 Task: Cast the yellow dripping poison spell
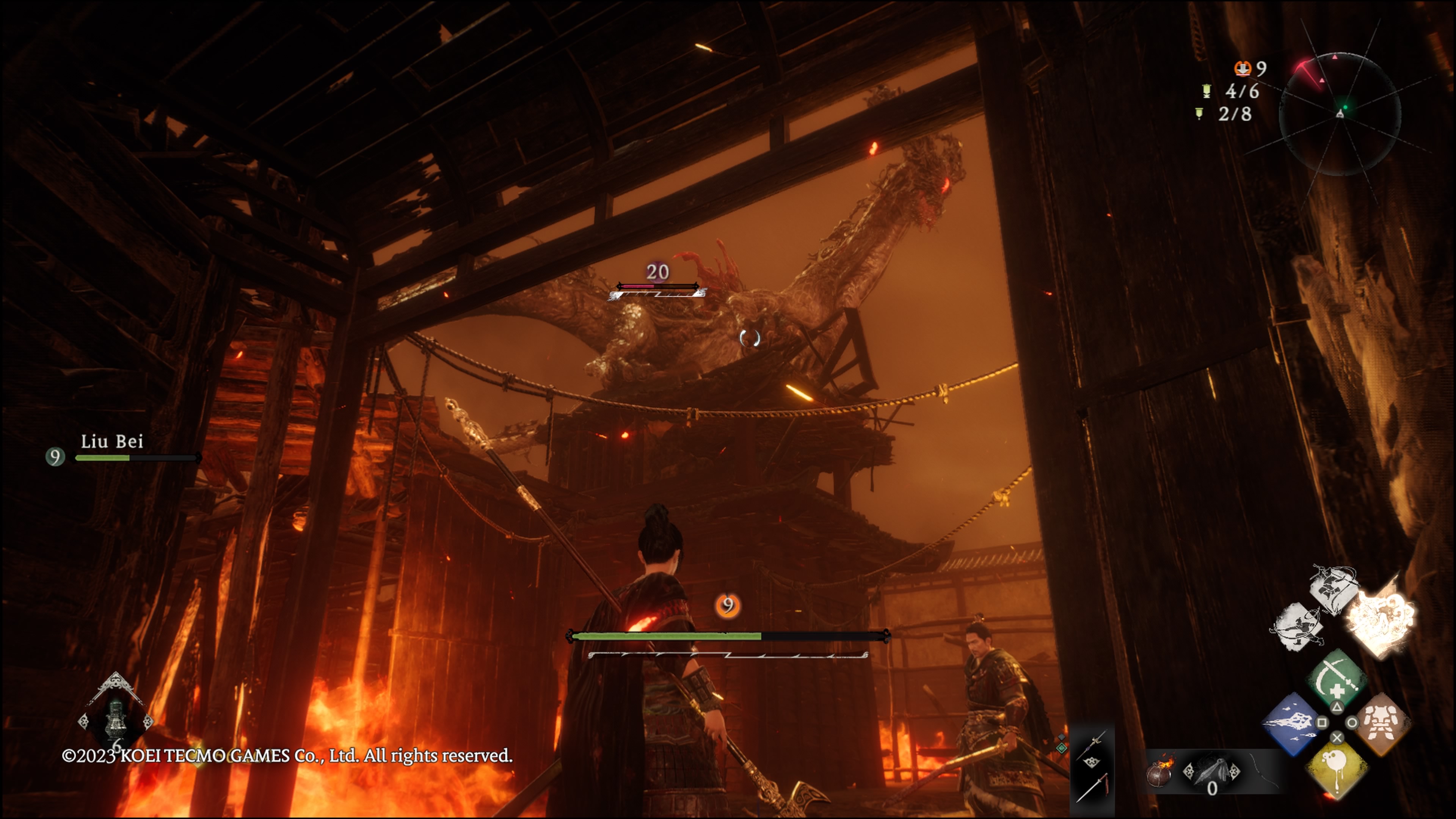tap(1337, 770)
